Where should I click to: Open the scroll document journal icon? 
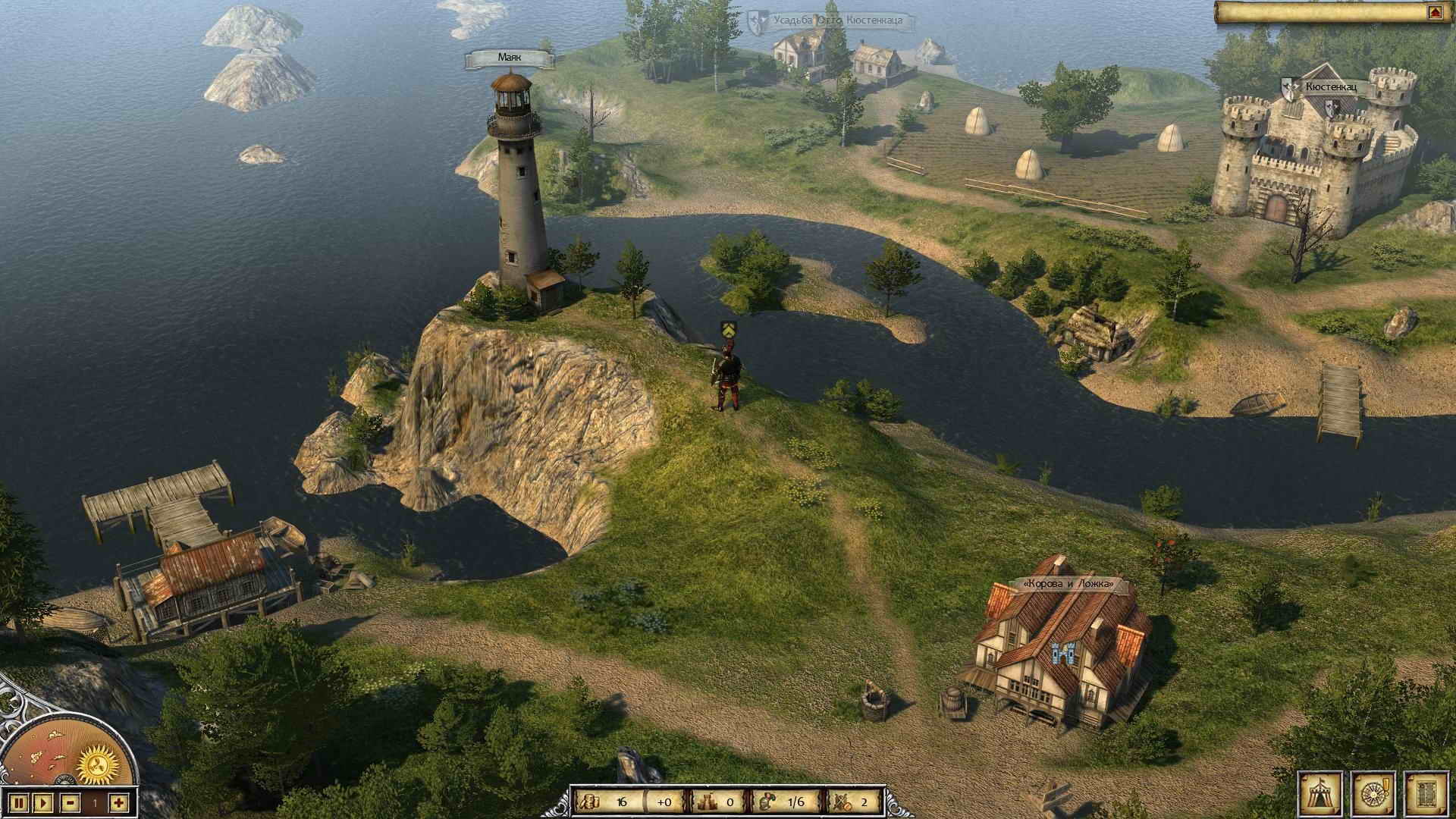click(1427, 792)
